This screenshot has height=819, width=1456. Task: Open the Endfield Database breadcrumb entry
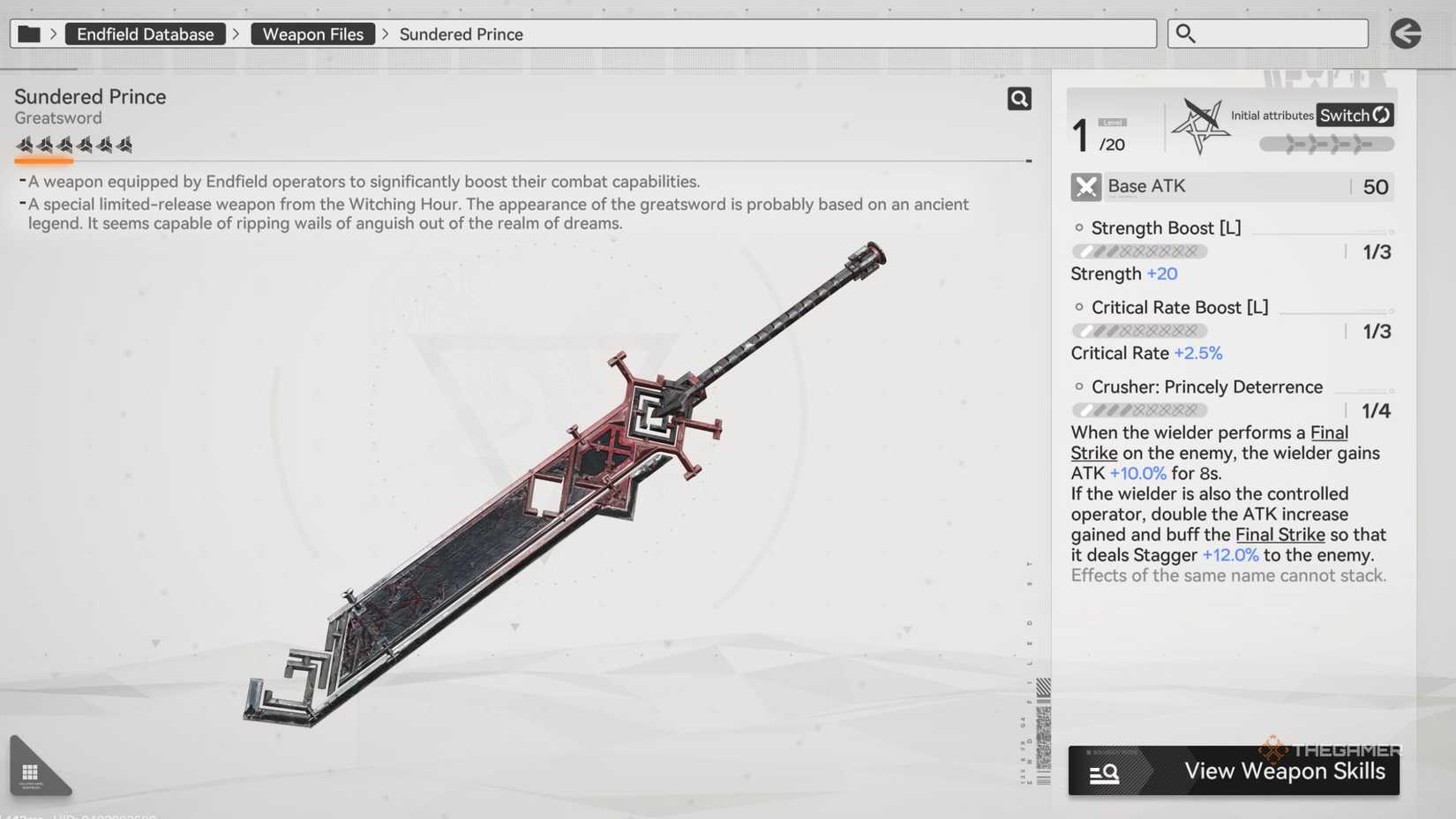pos(145,34)
